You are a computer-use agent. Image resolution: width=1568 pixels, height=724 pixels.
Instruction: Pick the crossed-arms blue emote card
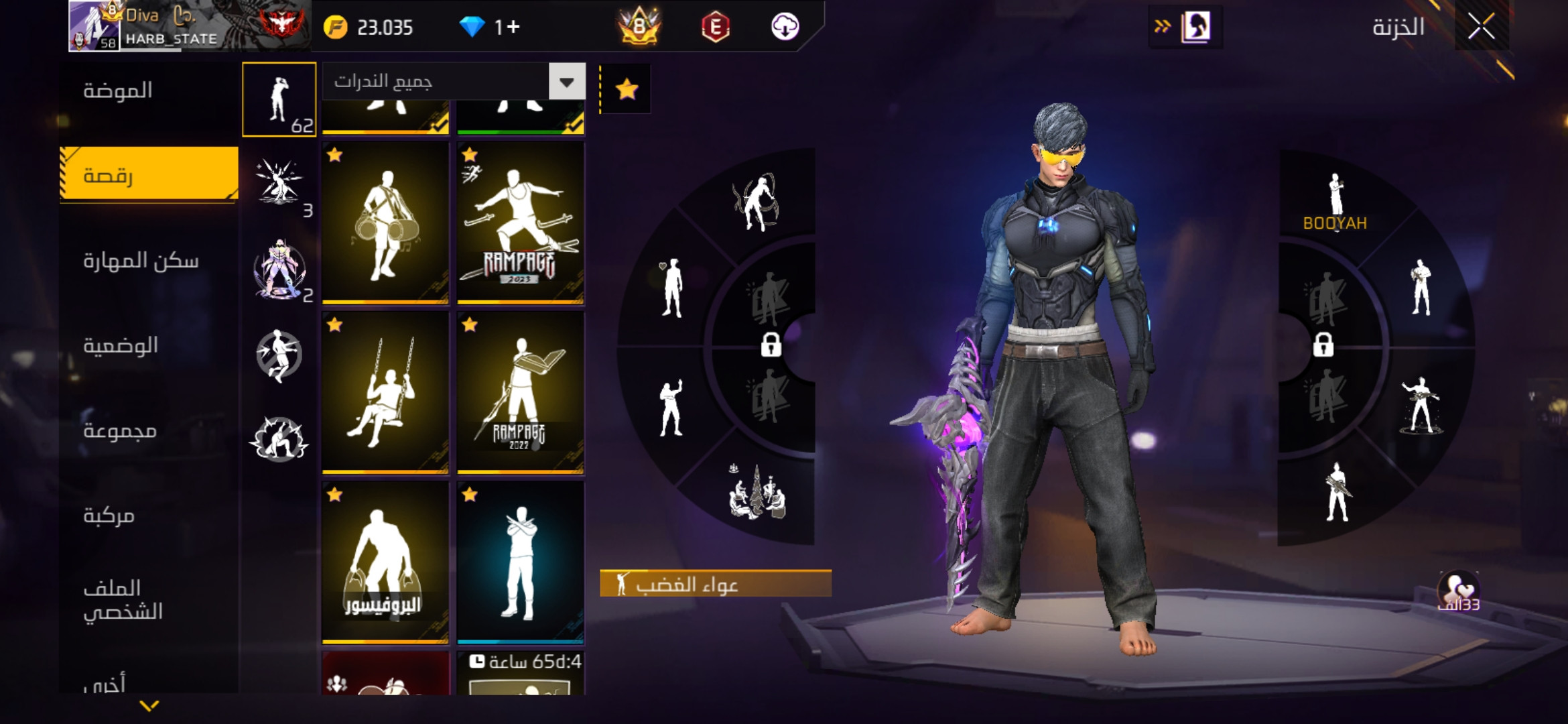[x=521, y=562]
